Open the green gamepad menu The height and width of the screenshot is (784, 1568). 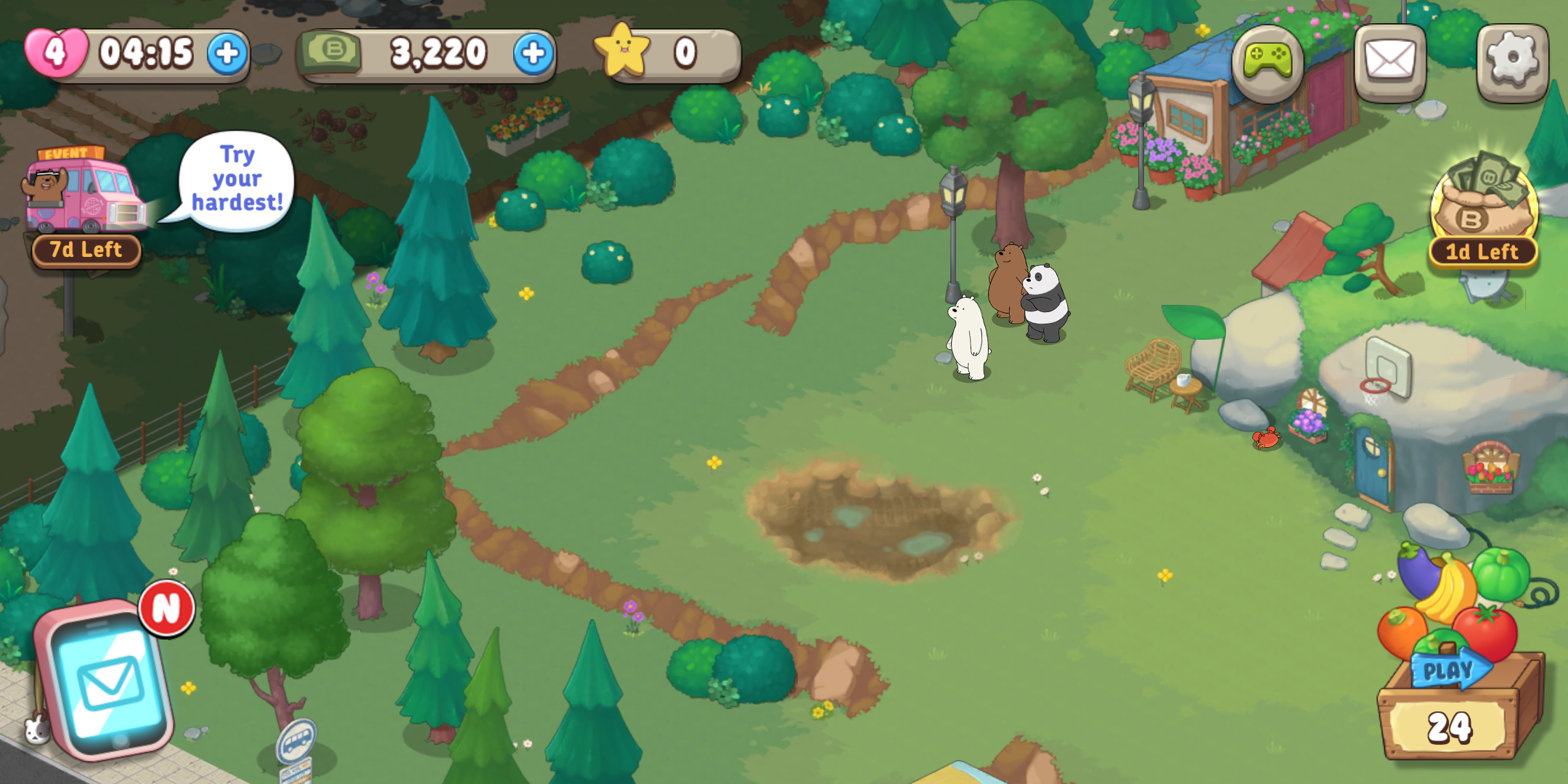(1267, 62)
